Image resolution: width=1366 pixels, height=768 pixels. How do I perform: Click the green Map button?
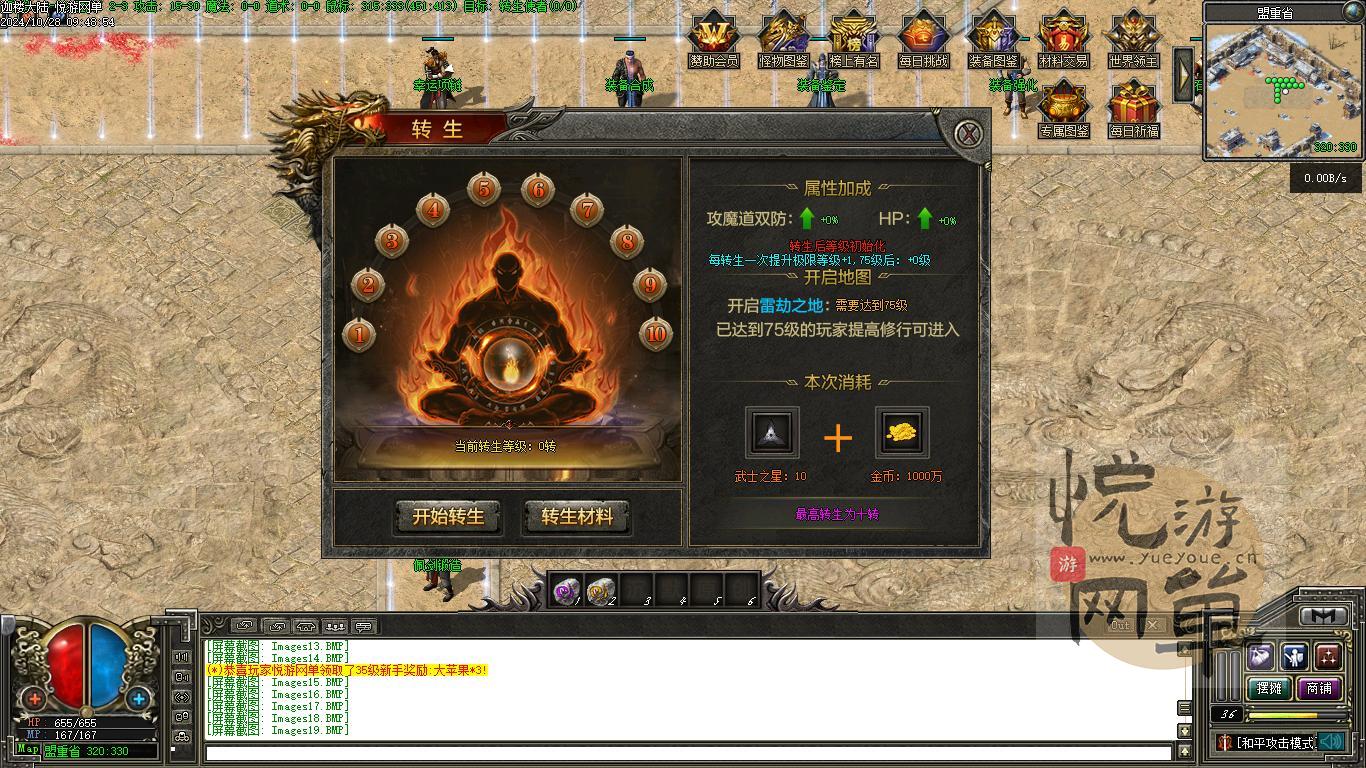tap(28, 749)
